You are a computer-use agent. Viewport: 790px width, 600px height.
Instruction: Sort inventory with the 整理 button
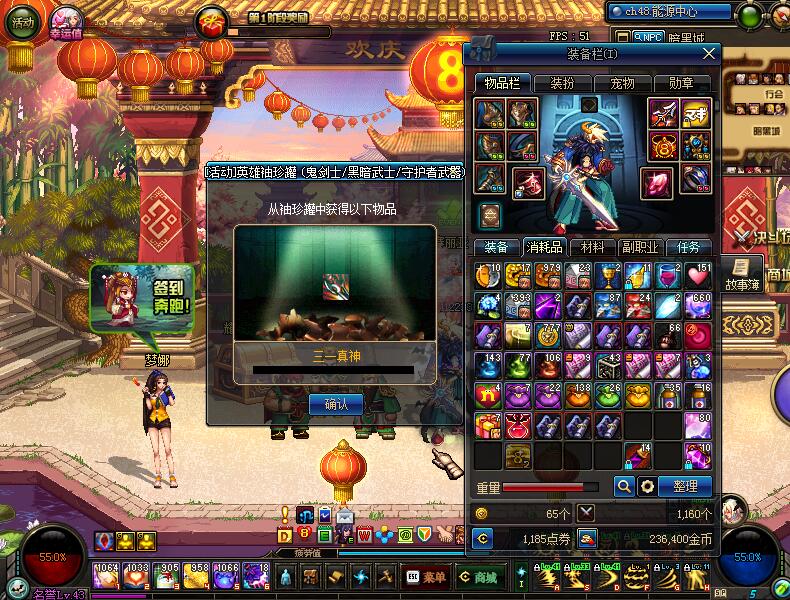685,486
